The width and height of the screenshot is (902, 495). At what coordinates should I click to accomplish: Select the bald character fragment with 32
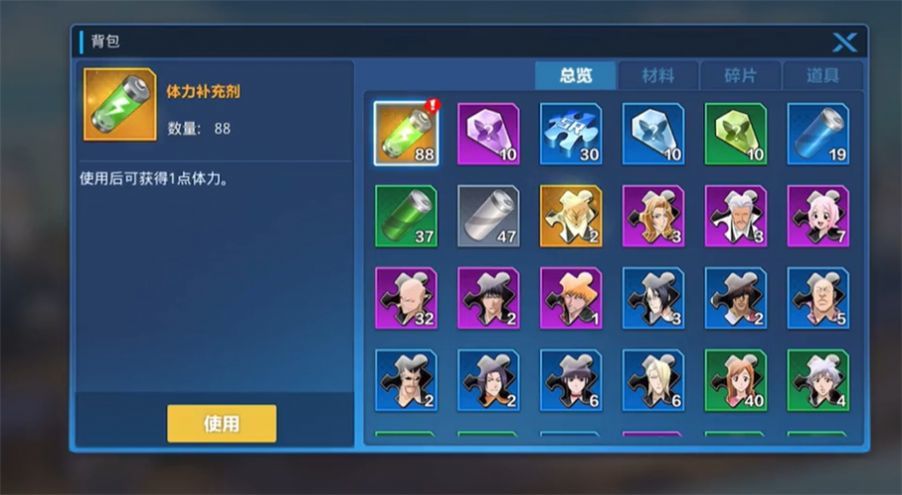point(406,297)
